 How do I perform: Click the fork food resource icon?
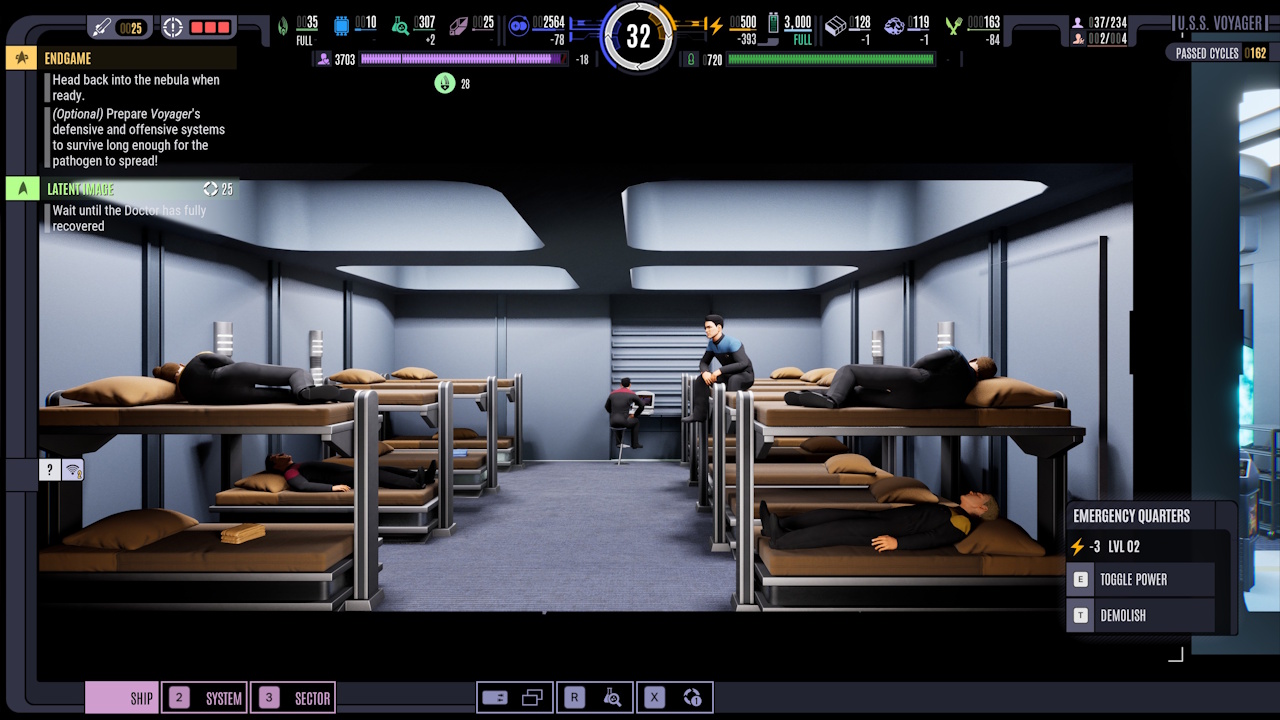(952, 25)
